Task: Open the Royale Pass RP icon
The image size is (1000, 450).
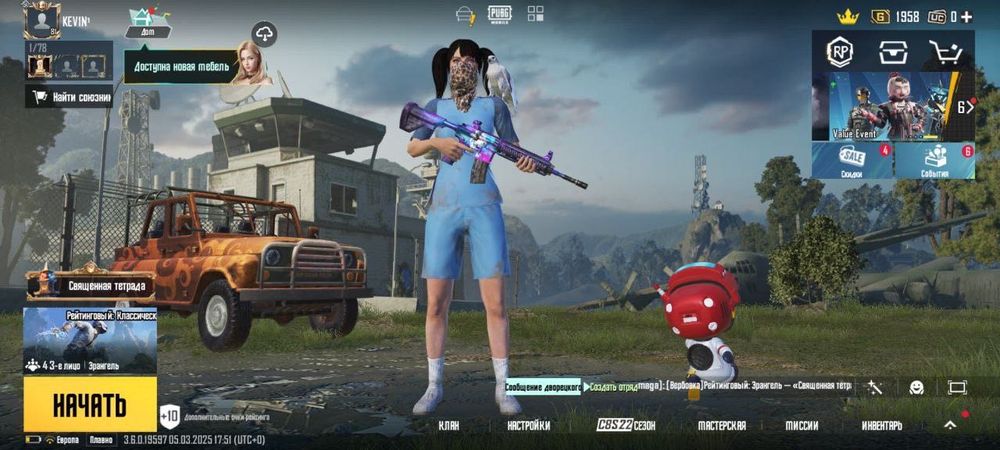Action: click(839, 53)
